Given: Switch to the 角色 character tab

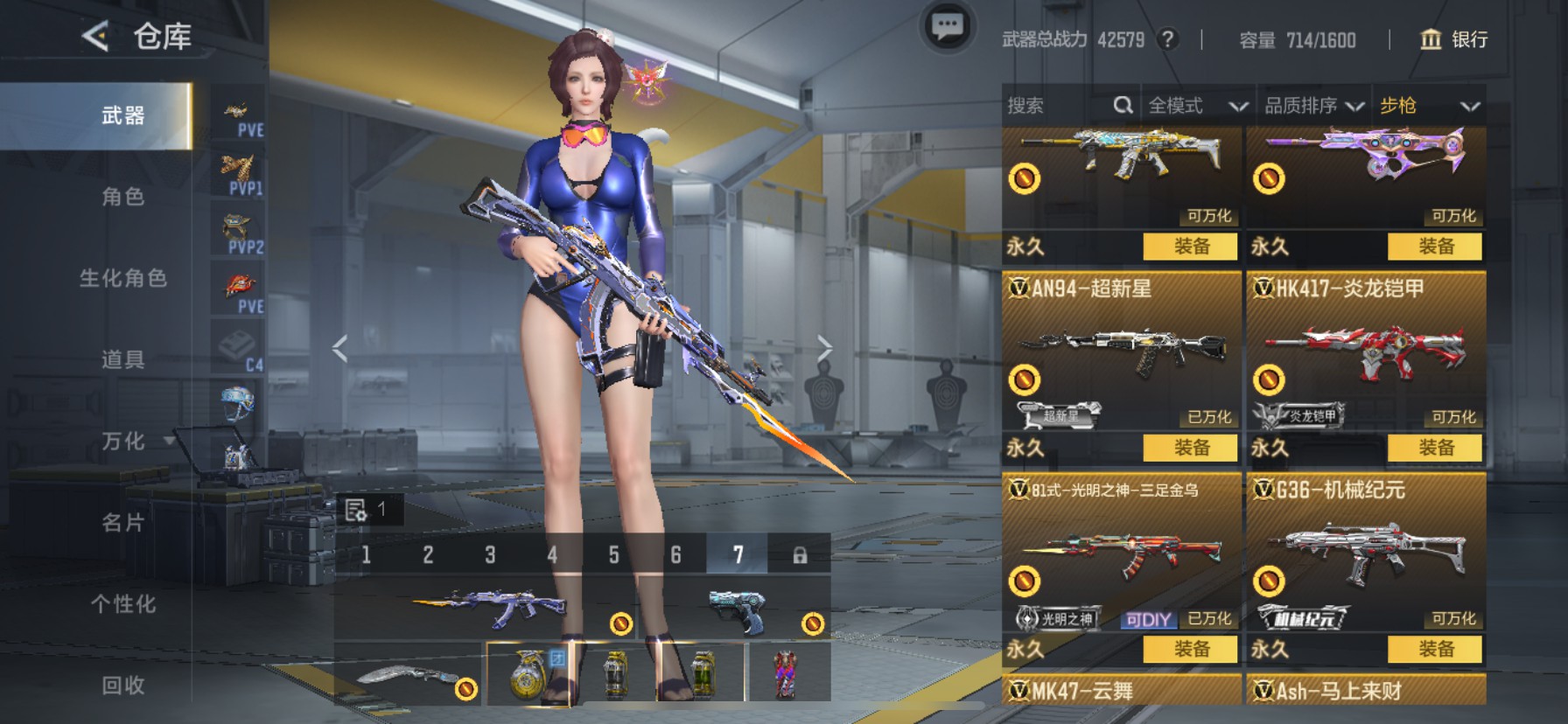Looking at the screenshot, I should [x=122, y=197].
